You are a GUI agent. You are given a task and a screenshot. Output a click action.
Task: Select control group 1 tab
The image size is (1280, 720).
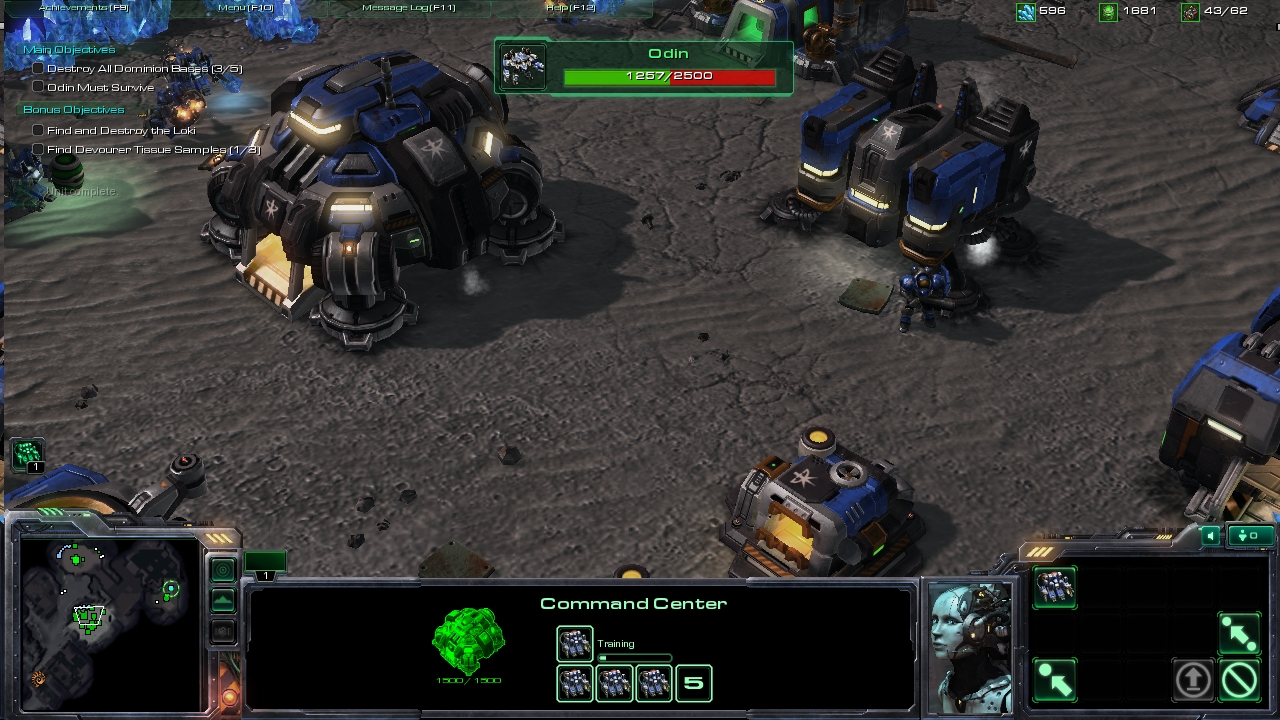(265, 565)
